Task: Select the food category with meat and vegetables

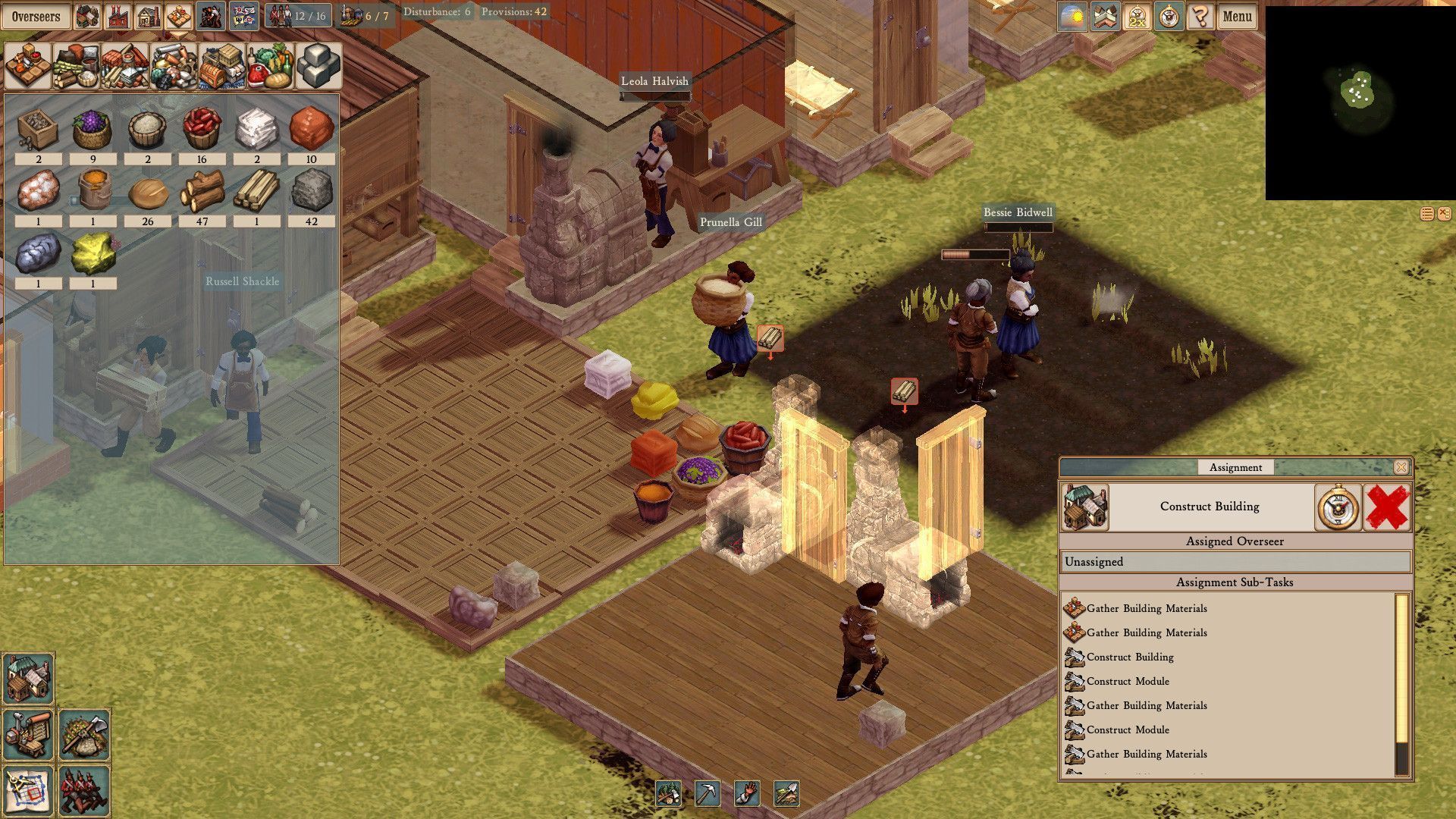Action: click(x=271, y=67)
